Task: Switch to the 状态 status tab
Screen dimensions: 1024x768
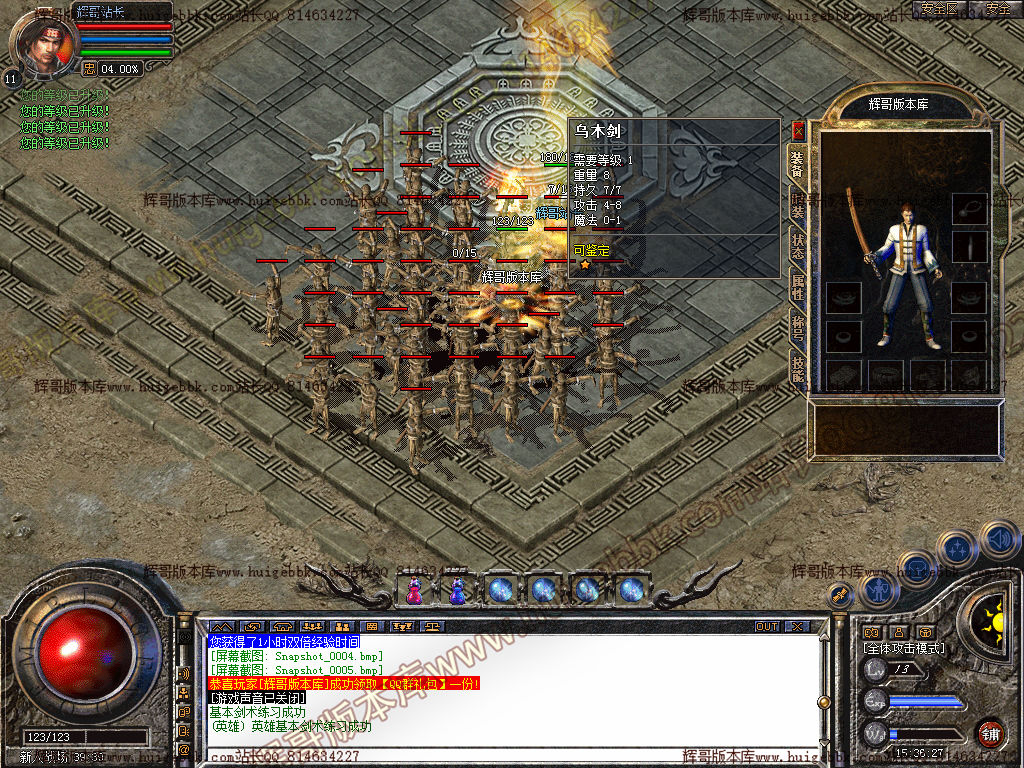Action: [798, 247]
